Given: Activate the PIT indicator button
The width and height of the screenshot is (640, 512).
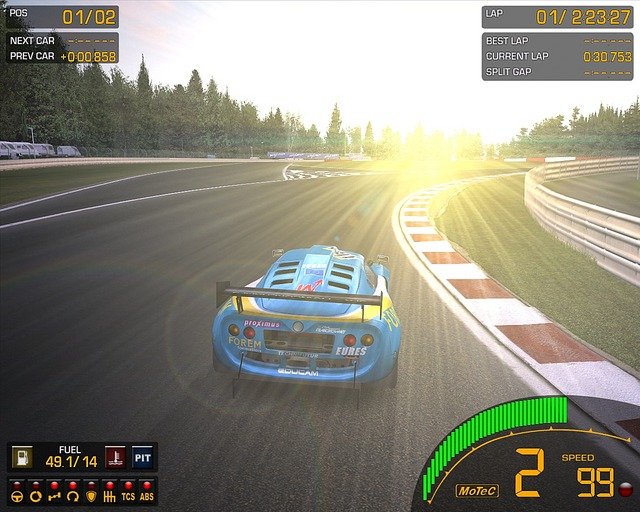Looking at the screenshot, I should 143,457.
